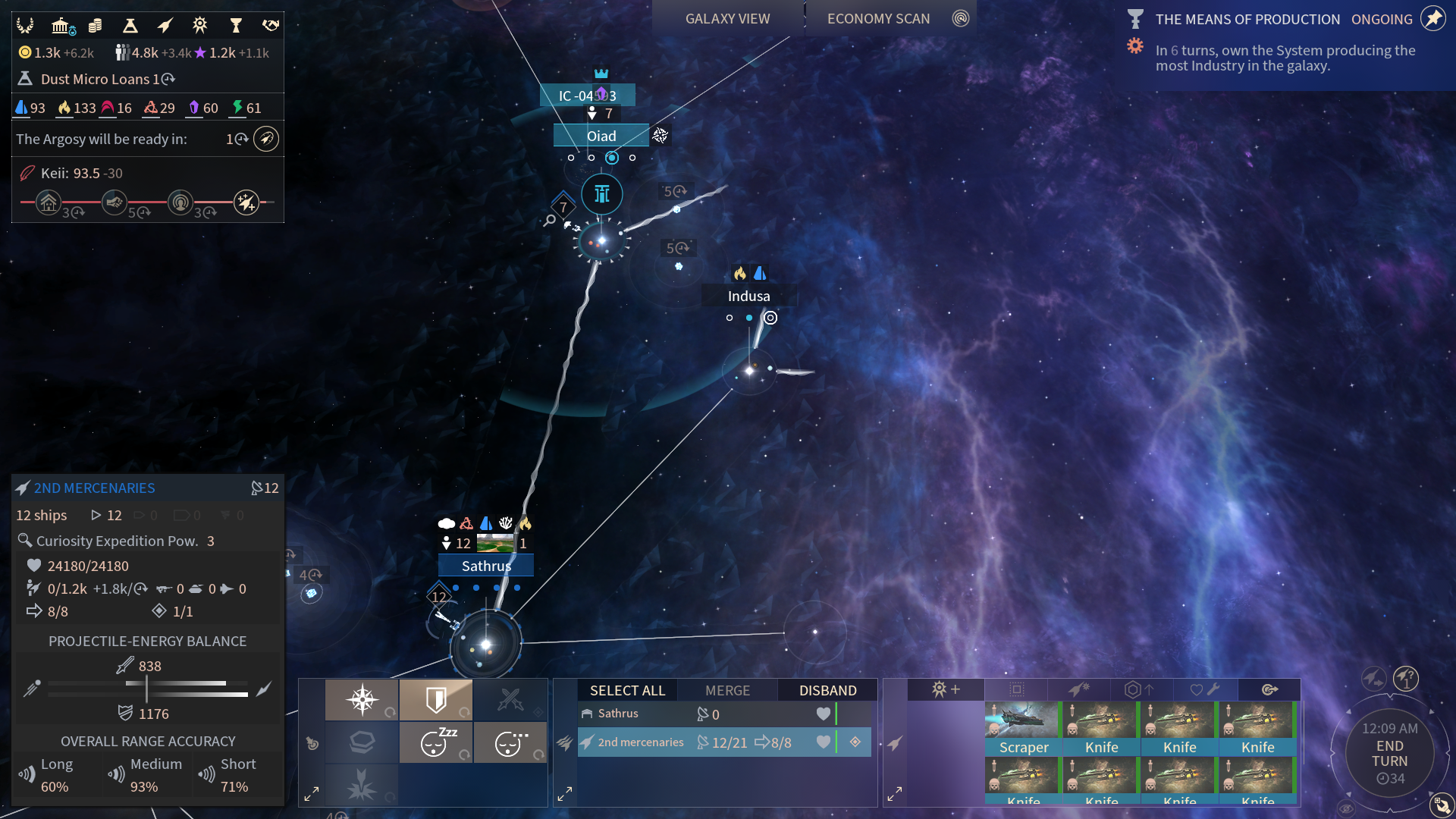
Task: Put the fleet to sleep (Zzz icon)
Action: coord(436,742)
